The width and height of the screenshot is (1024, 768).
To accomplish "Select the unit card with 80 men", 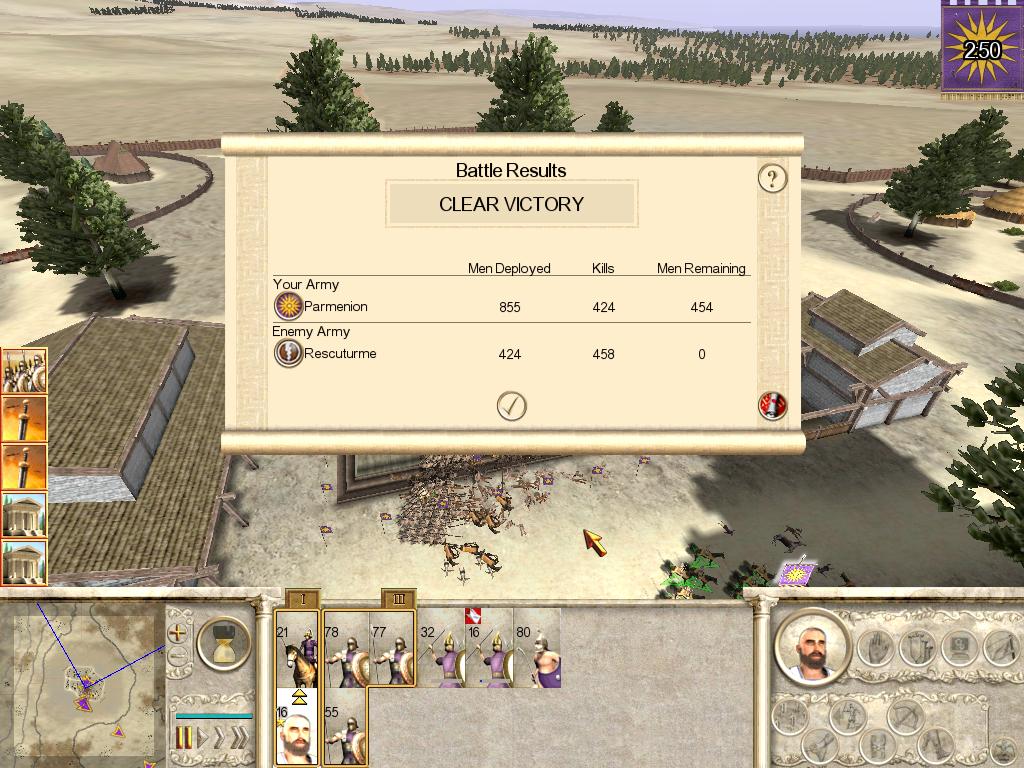I will point(537,650).
